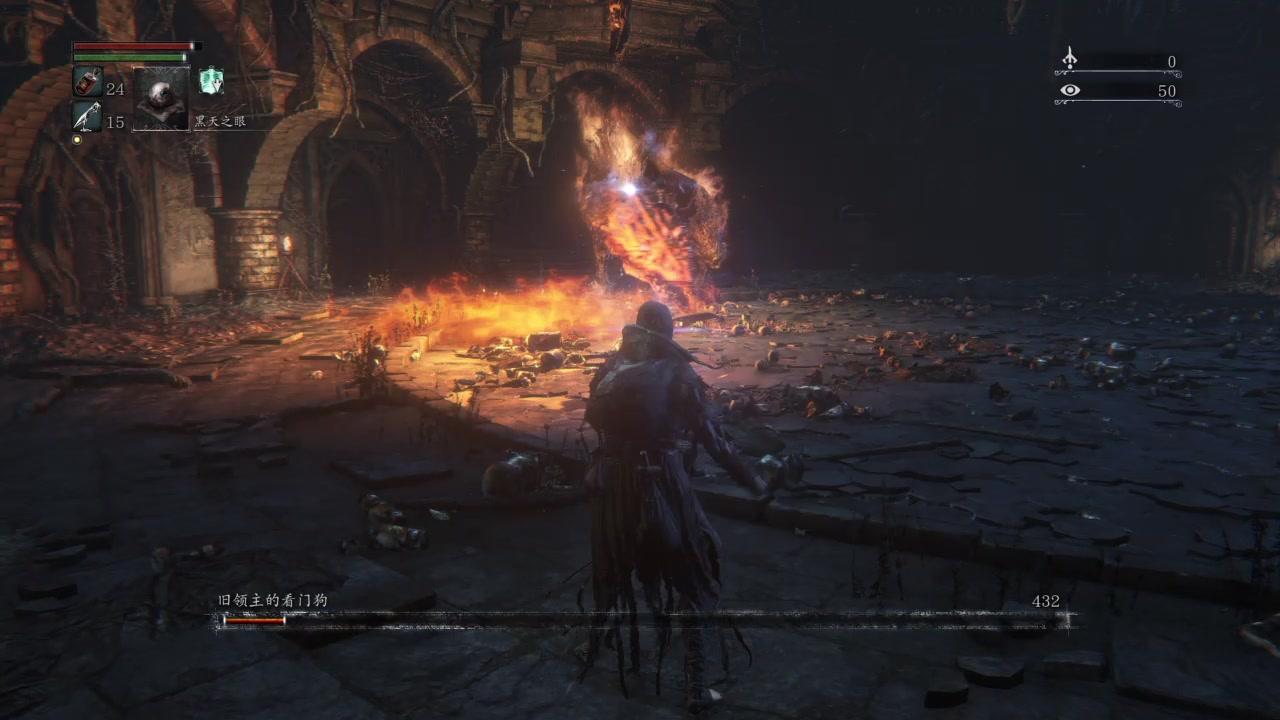Click the teal status buff icon
1280x720 pixels.
[x=210, y=81]
